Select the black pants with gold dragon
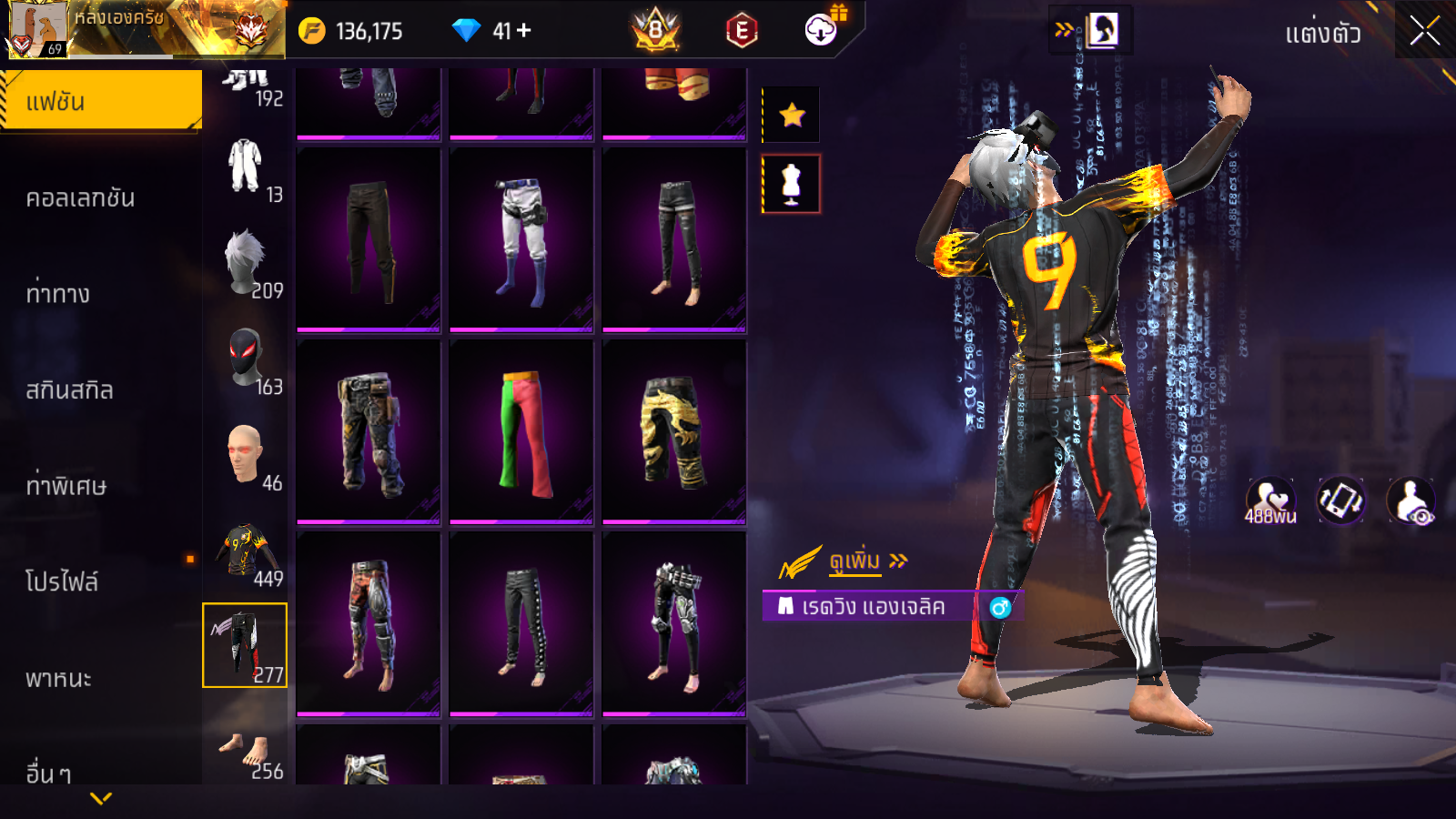This screenshot has height=819, width=1456. [674, 432]
